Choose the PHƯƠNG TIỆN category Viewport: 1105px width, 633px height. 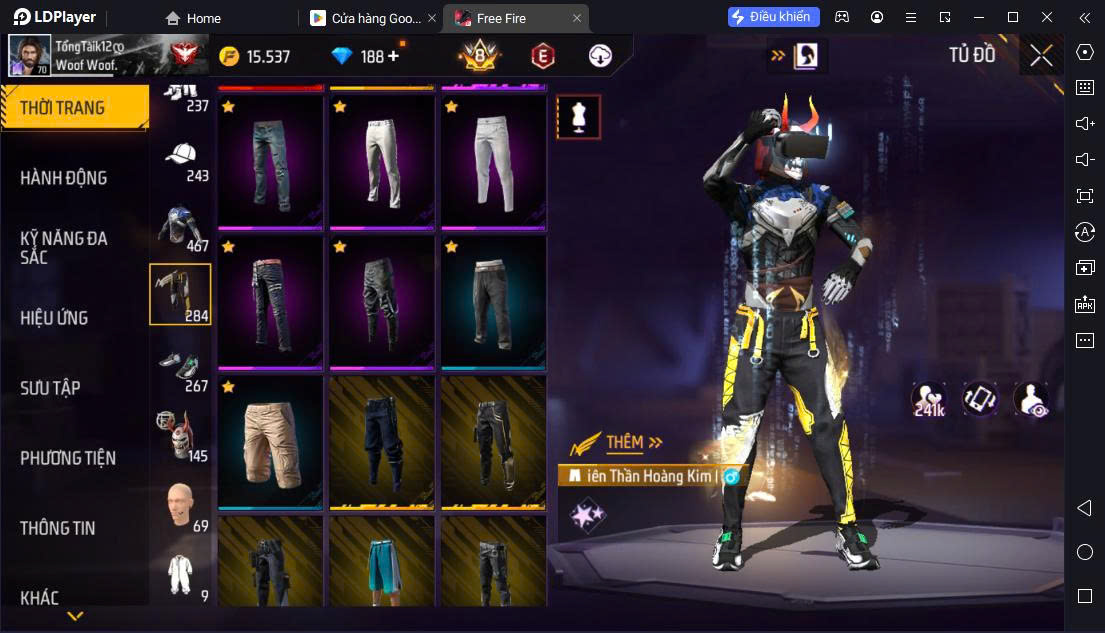68,458
